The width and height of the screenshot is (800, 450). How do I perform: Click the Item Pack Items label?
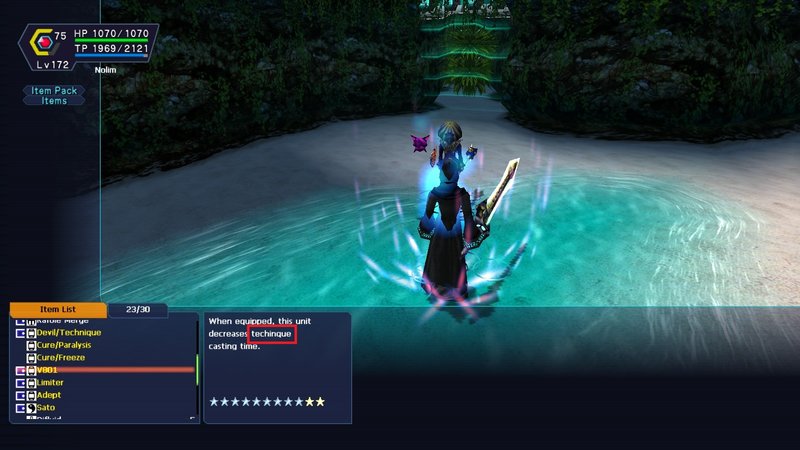pos(54,95)
